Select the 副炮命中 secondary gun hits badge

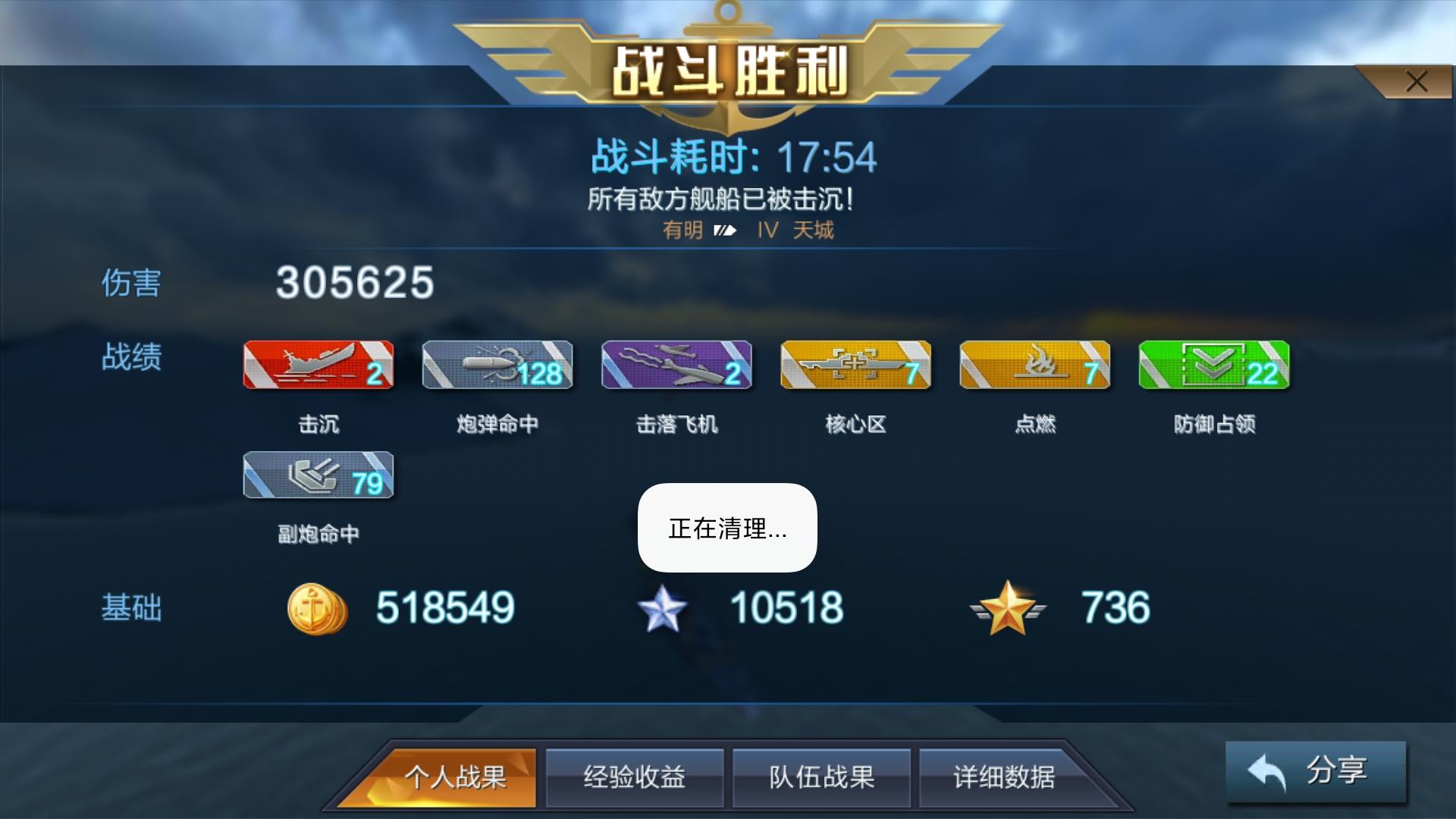318,476
